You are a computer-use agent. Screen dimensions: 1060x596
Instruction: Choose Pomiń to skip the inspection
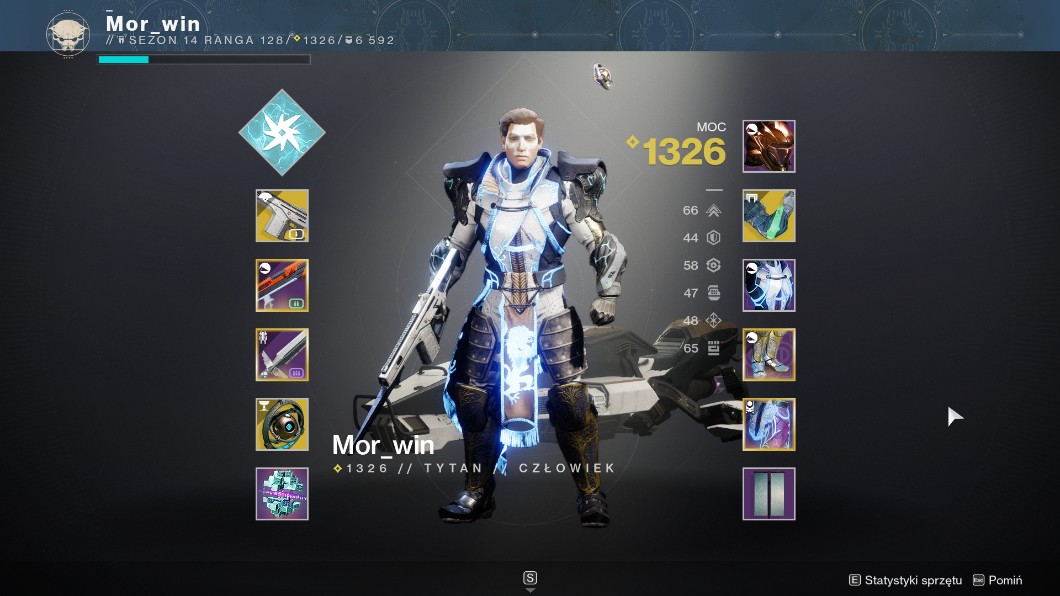[998, 580]
